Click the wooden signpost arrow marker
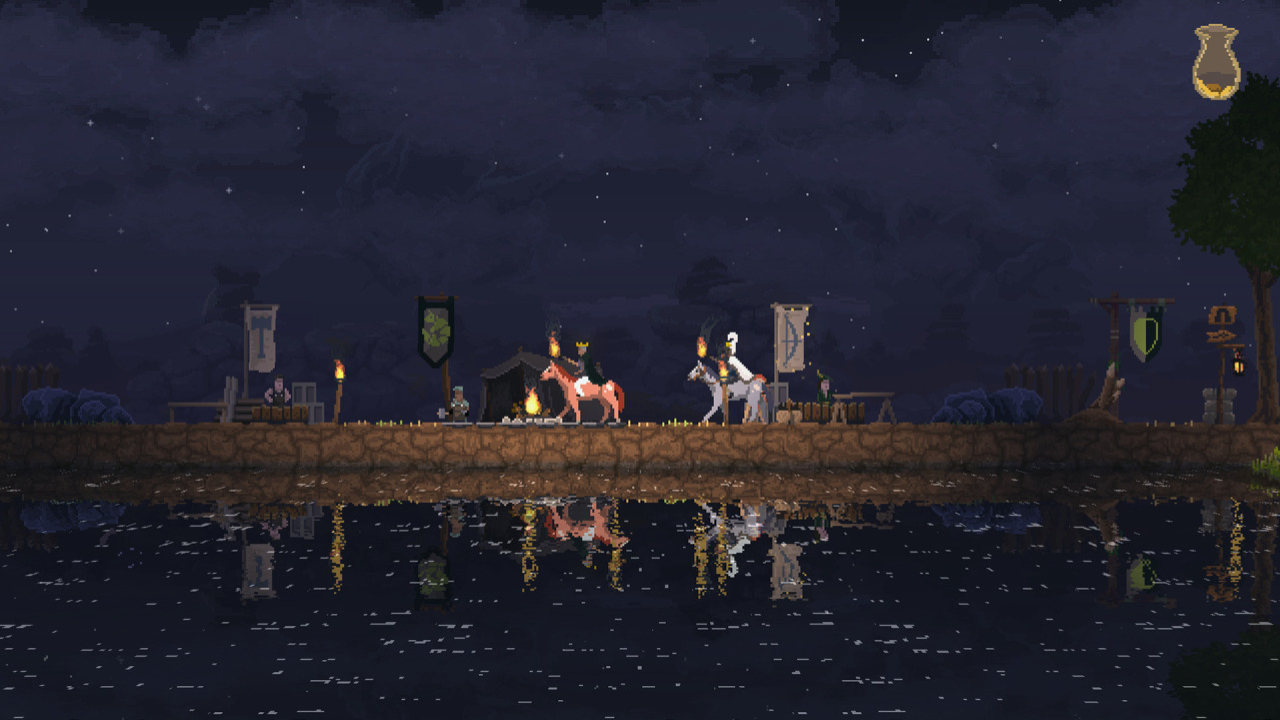1280x720 pixels. point(1222,335)
